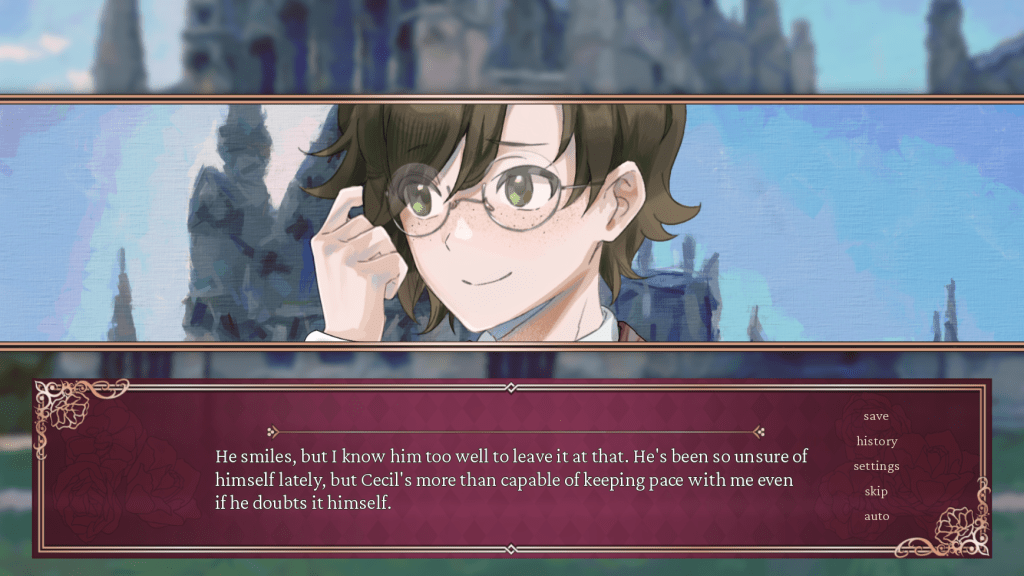The height and width of the screenshot is (576, 1024).
Task: Open the dialogue history log
Action: pyautogui.click(x=876, y=441)
